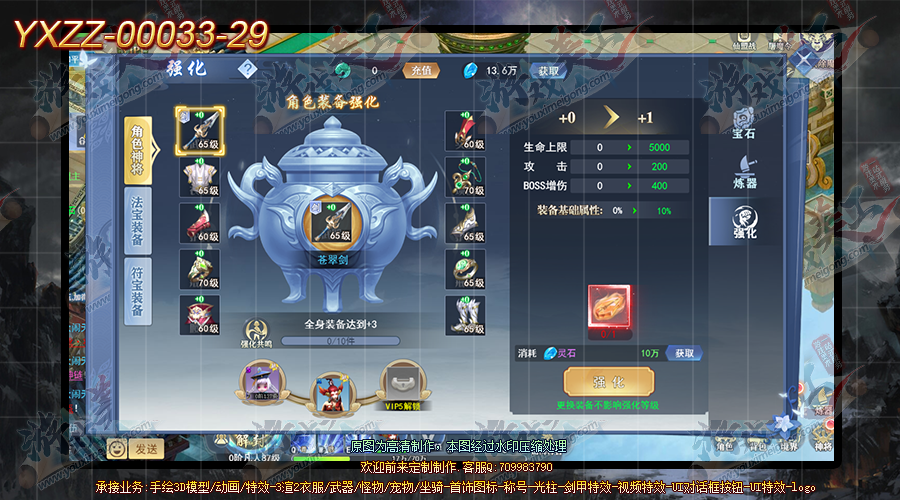Open the question mark help icon
Image resolution: width=900 pixels, height=500 pixels.
pyautogui.click(x=247, y=70)
